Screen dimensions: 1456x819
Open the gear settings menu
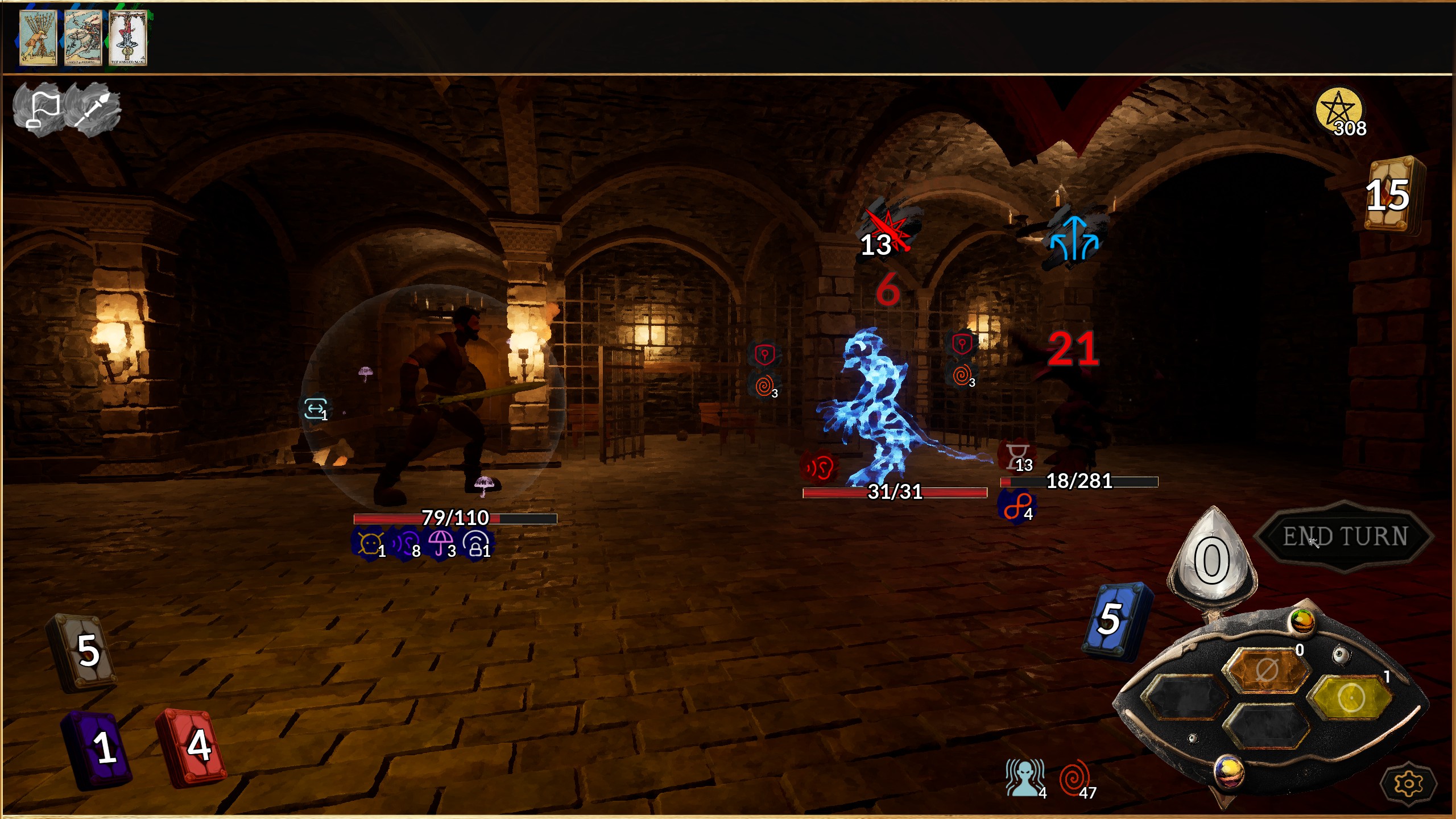coord(1408,784)
